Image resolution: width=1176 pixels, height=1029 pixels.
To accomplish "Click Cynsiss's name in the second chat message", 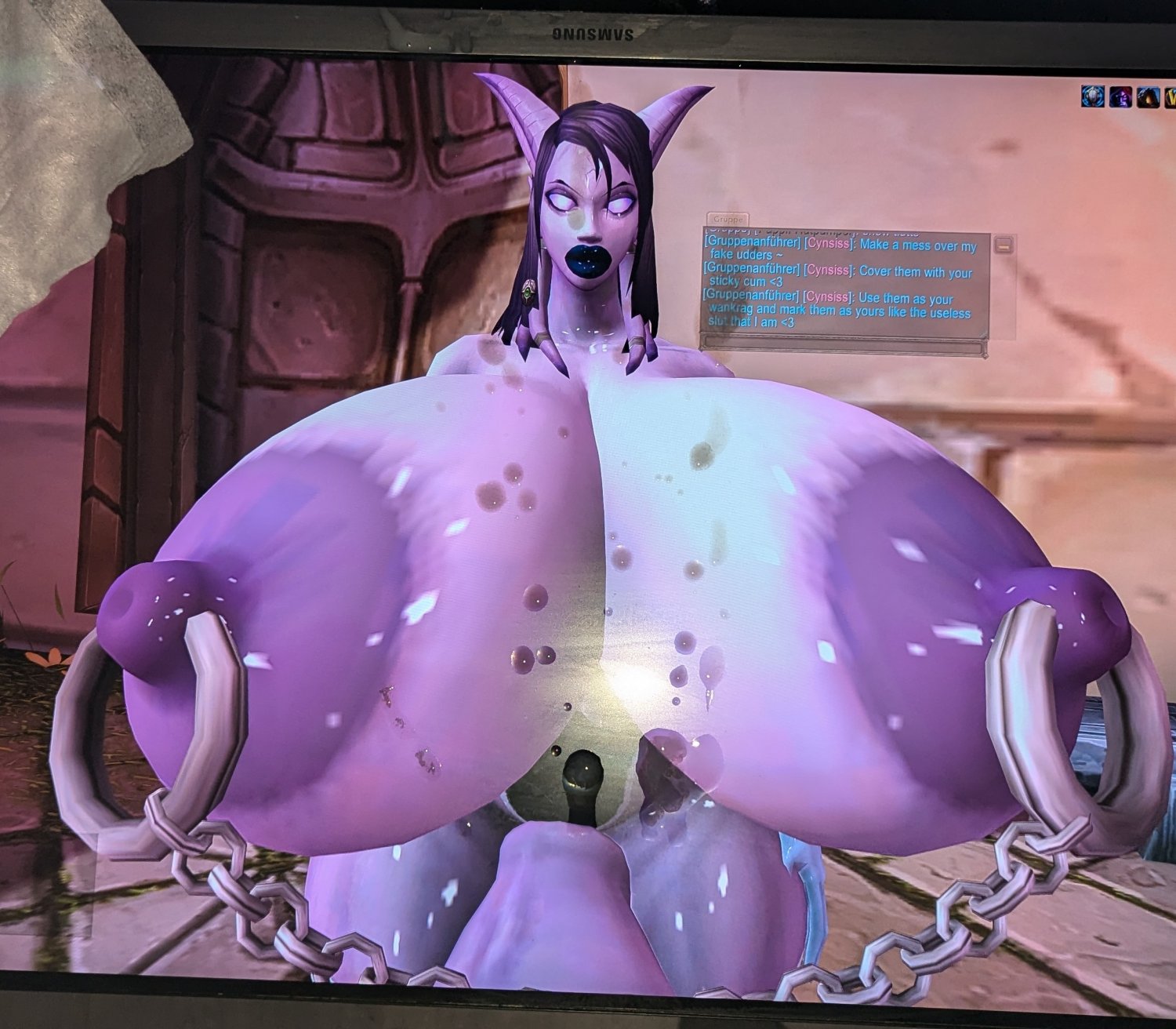I will point(828,271).
